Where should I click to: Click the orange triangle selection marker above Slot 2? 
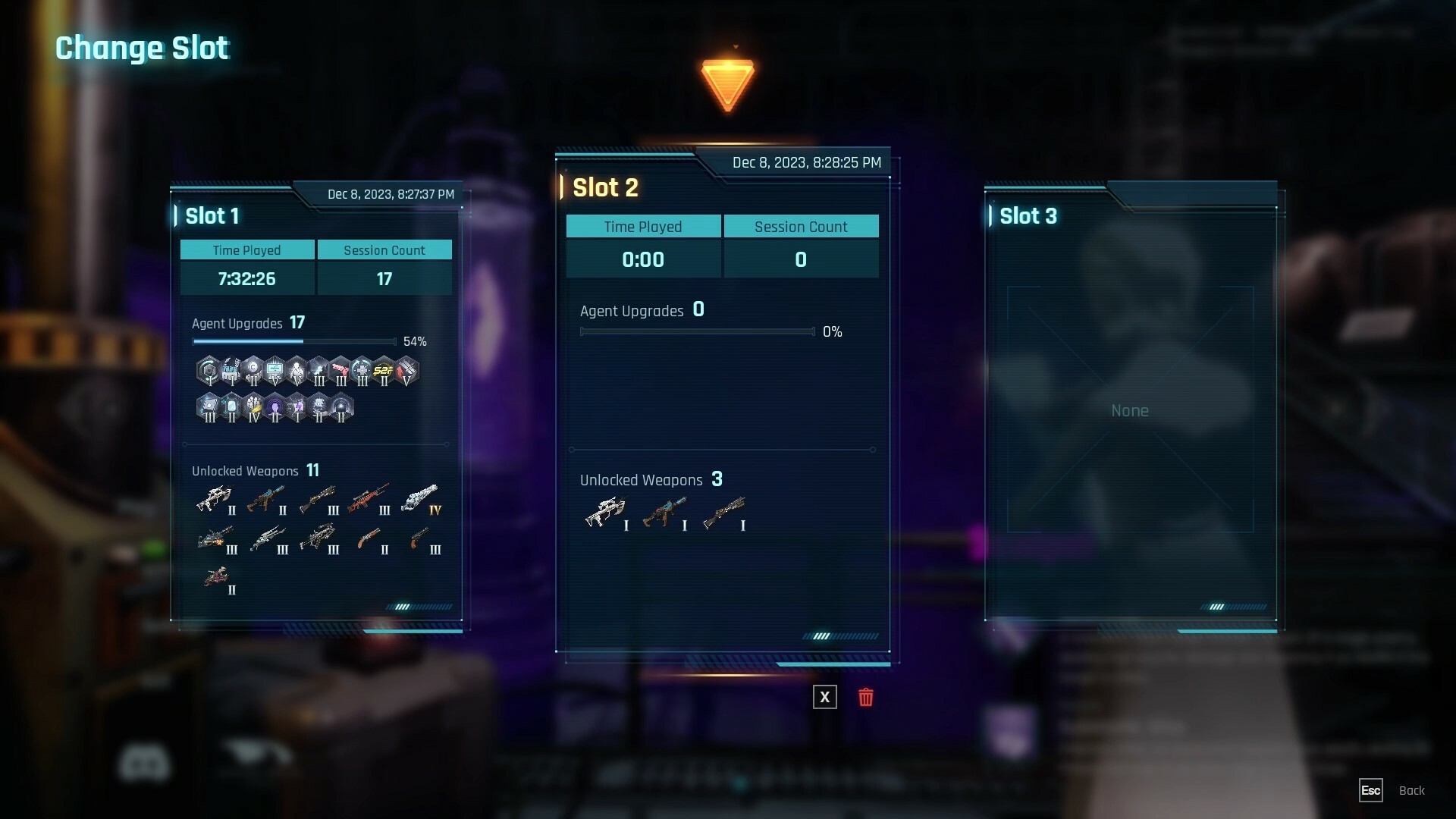[728, 81]
